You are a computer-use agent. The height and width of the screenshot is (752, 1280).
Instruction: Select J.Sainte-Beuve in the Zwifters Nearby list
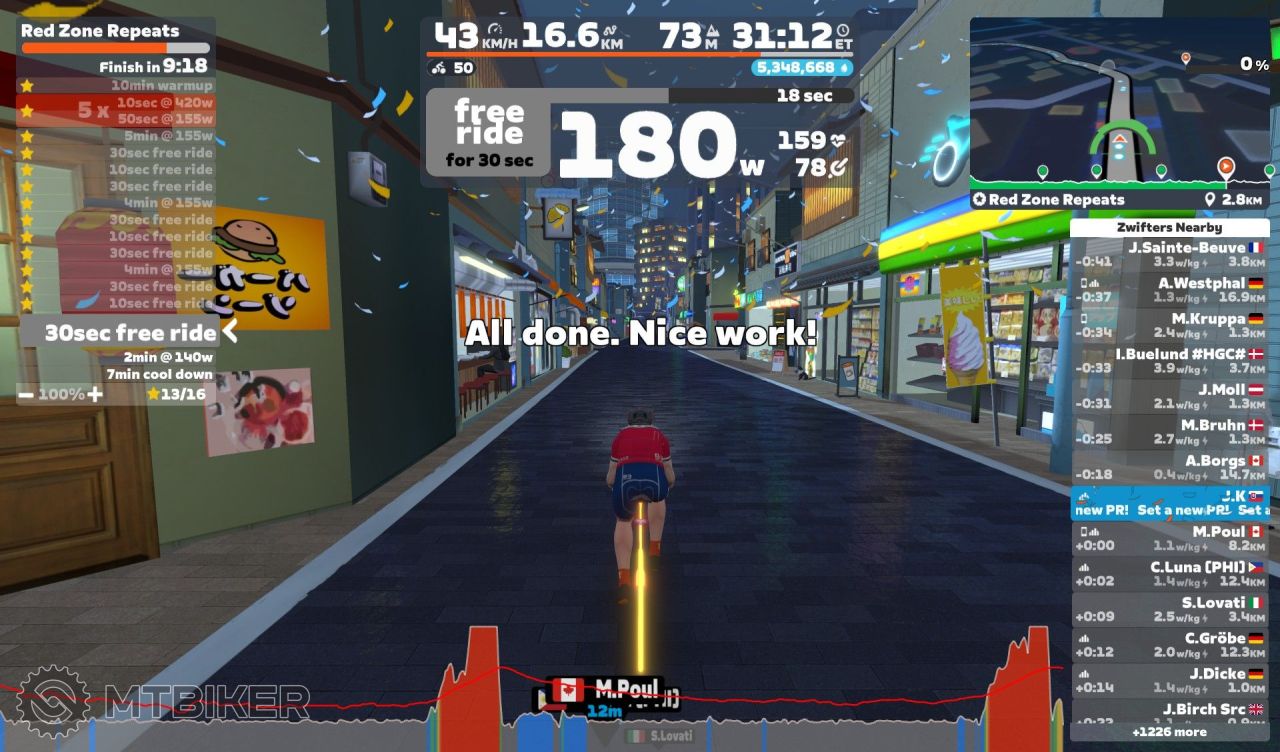coord(1169,255)
